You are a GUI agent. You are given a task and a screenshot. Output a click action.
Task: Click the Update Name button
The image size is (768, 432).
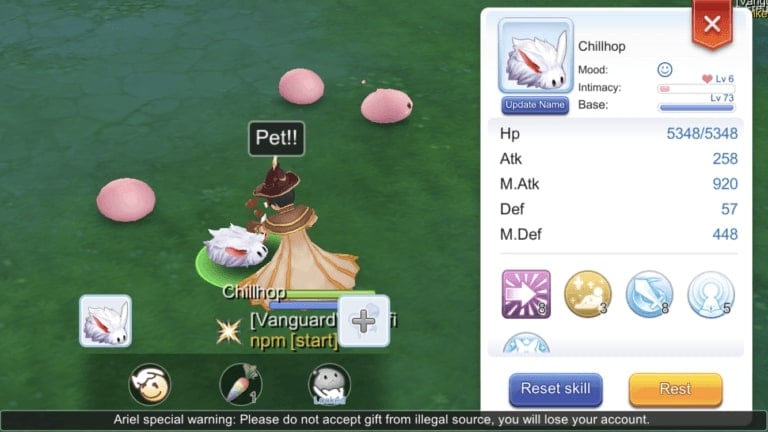coord(535,105)
